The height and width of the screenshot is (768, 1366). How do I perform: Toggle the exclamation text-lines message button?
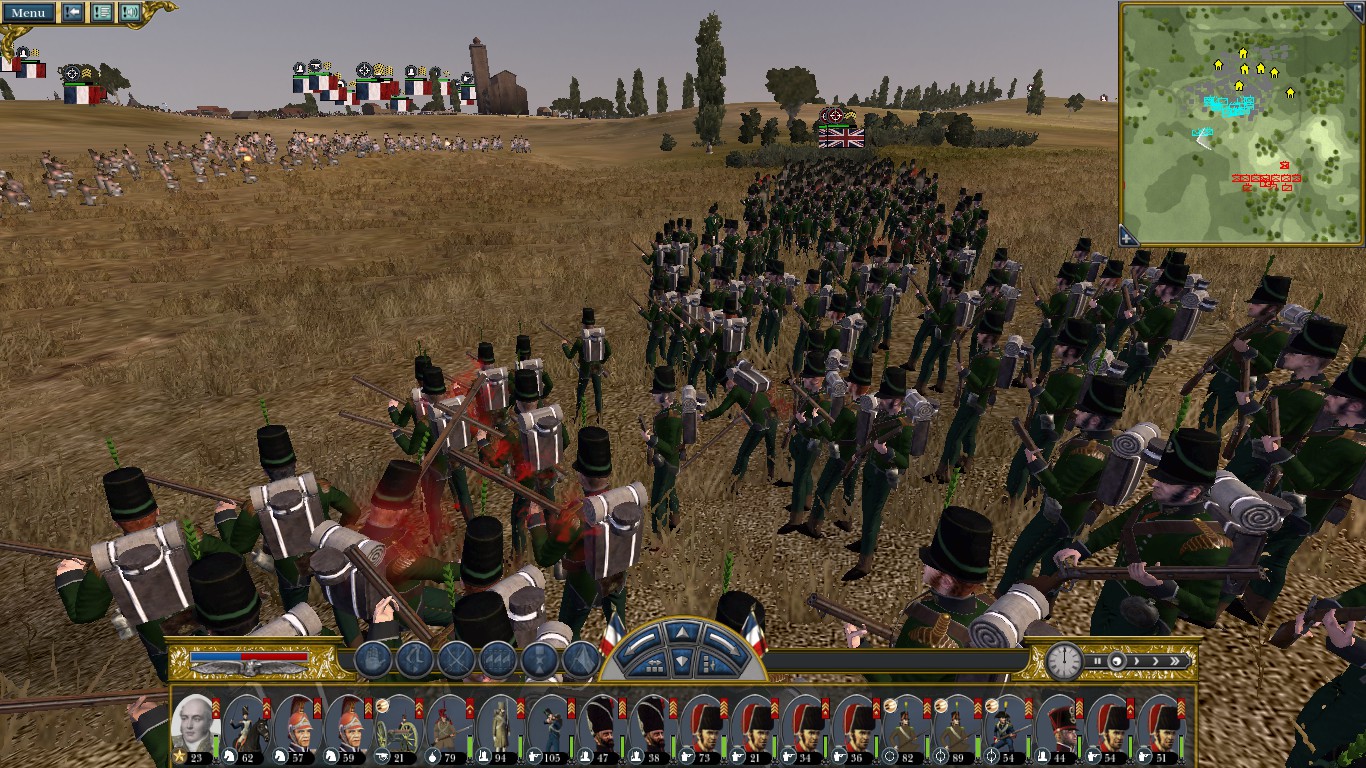[102, 13]
